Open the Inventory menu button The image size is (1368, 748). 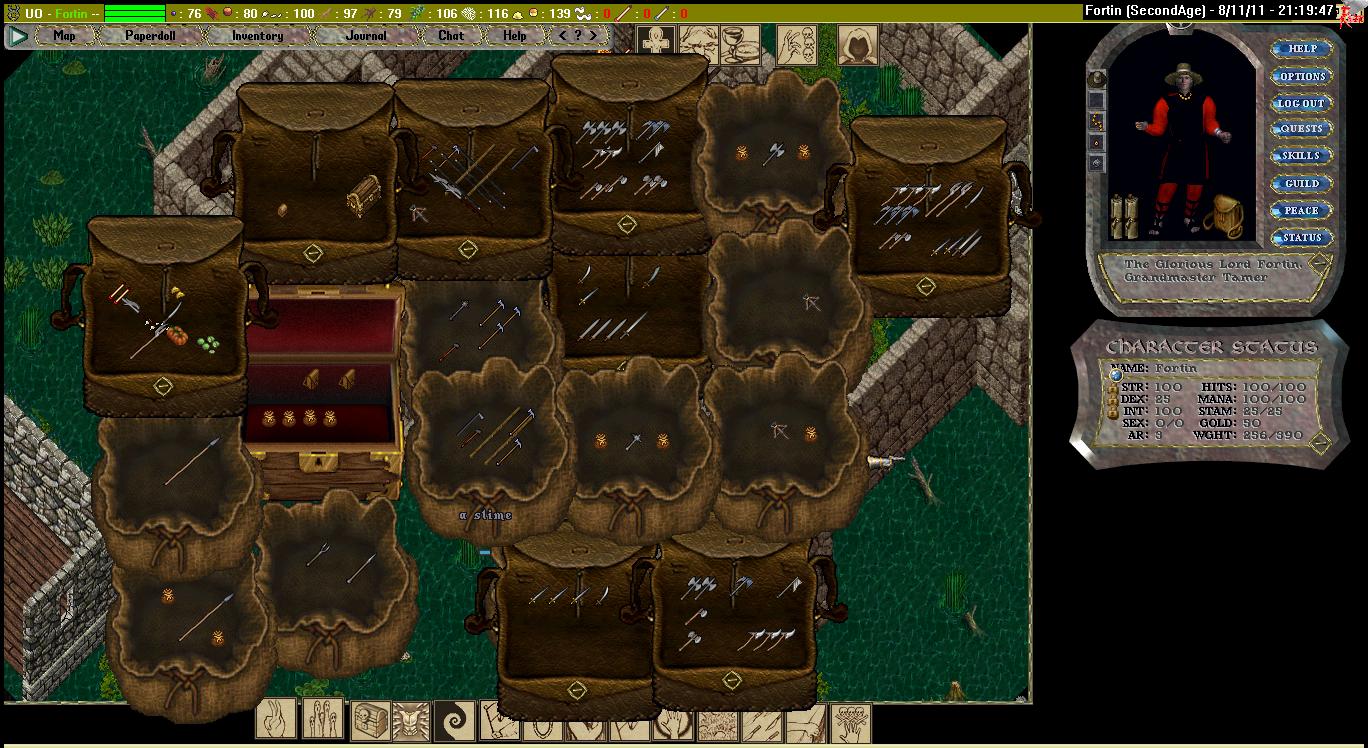tap(257, 36)
